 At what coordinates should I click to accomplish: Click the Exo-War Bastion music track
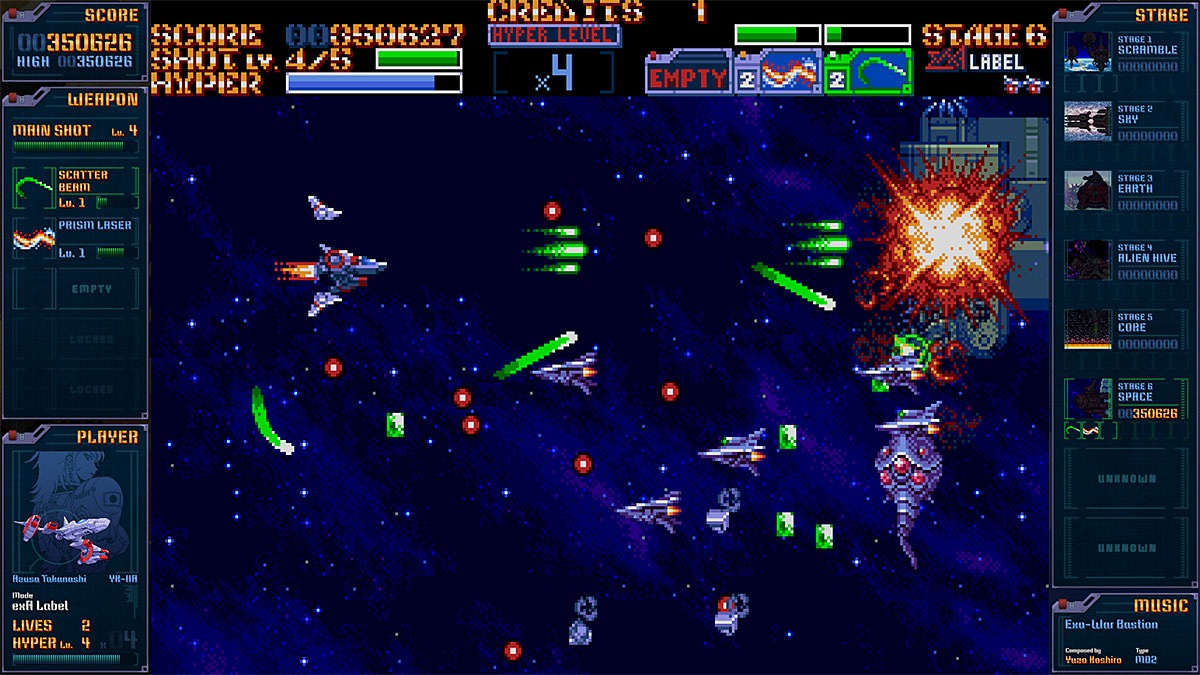(x=1111, y=625)
